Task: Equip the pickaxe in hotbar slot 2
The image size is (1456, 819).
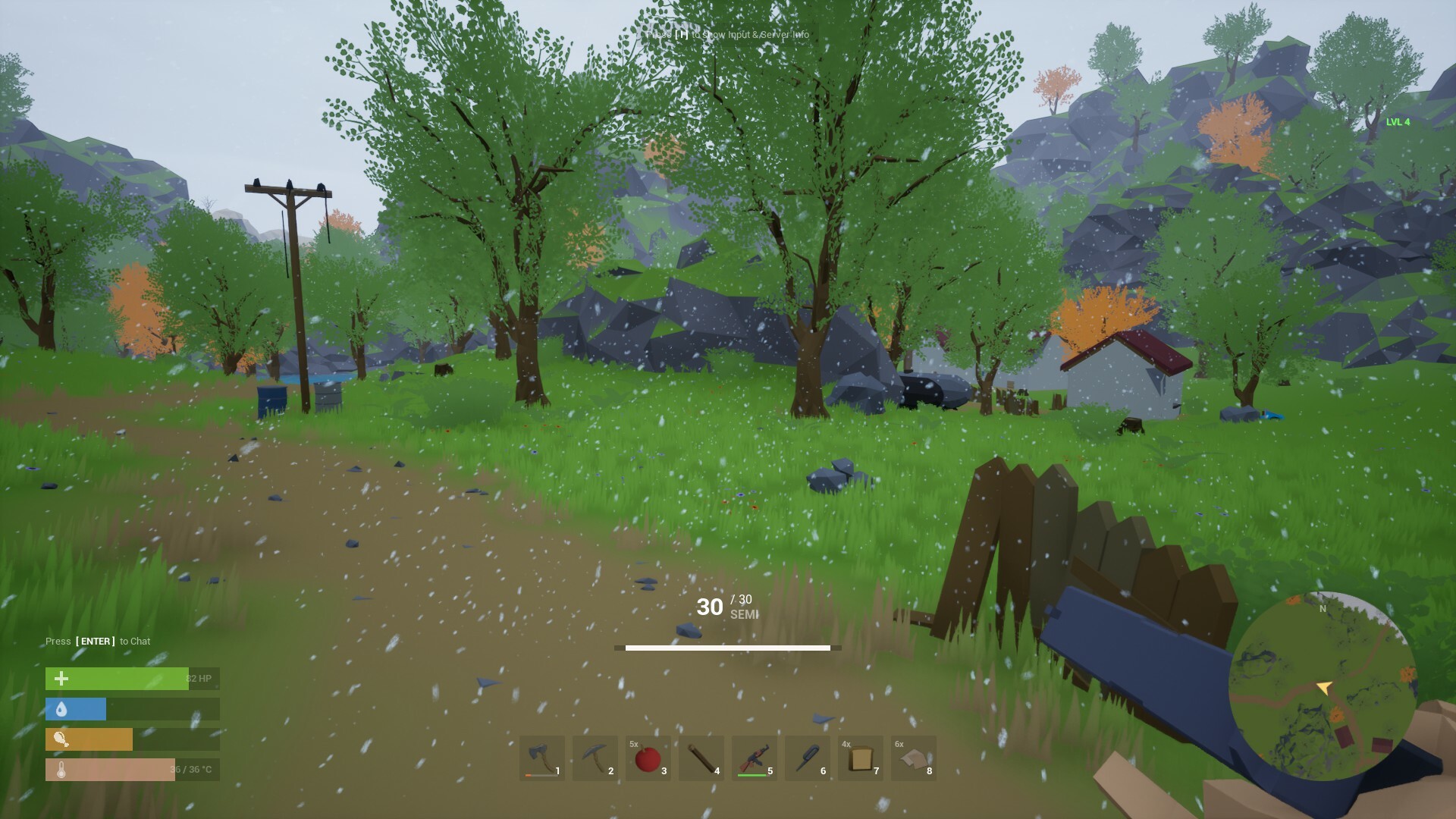Action: point(595,758)
